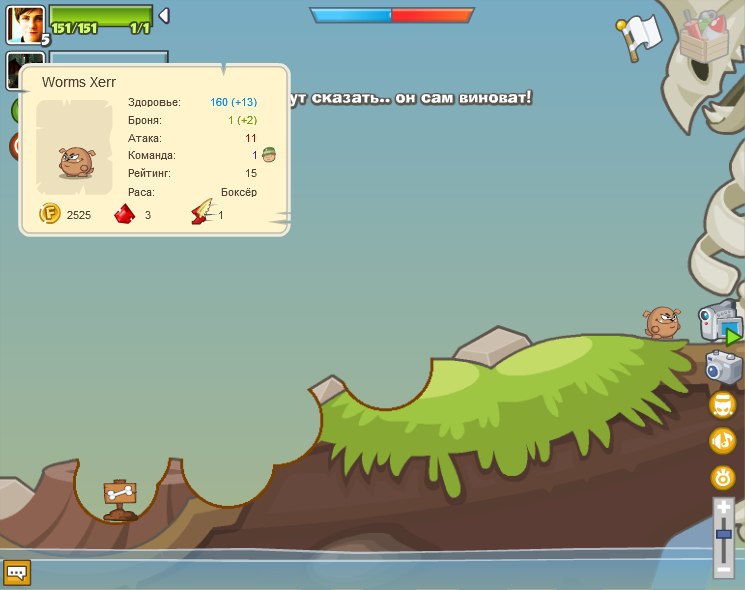Toggle the music note sound button
The height and width of the screenshot is (590, 745).
(722, 440)
